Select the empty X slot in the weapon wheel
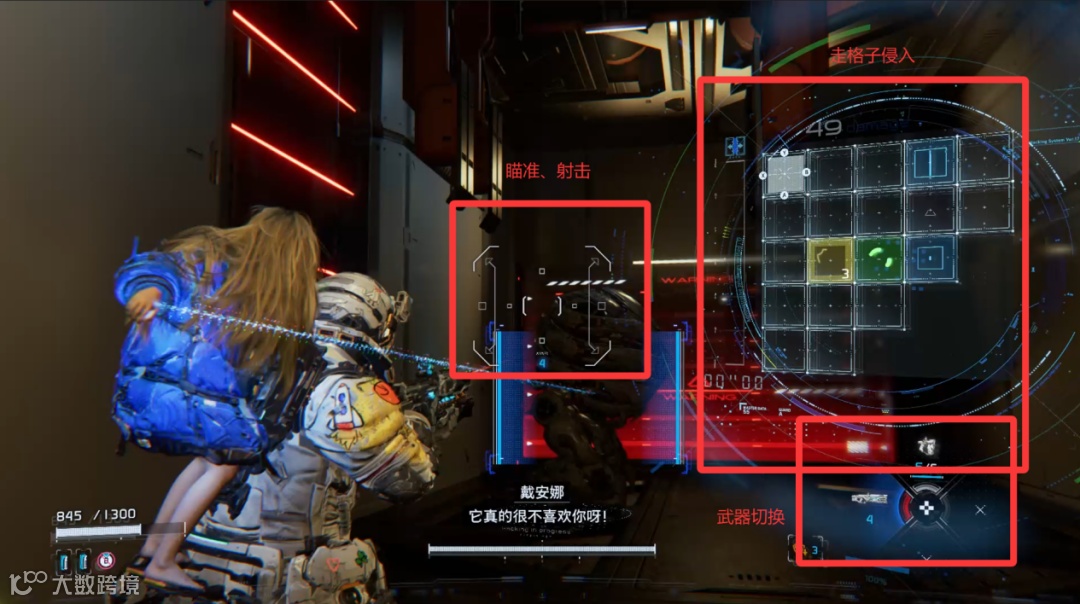1080x604 pixels. tap(980, 510)
